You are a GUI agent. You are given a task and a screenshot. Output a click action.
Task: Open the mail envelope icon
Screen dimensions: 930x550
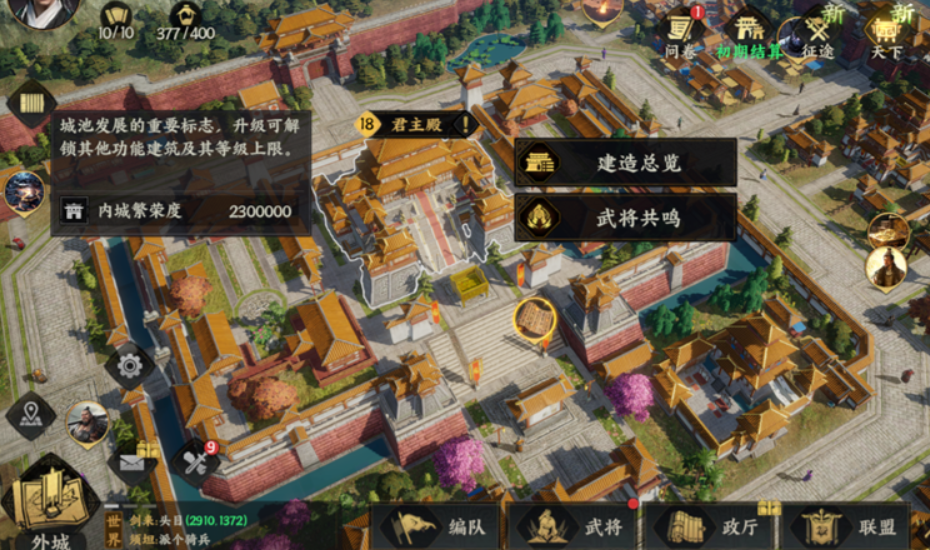(x=133, y=461)
